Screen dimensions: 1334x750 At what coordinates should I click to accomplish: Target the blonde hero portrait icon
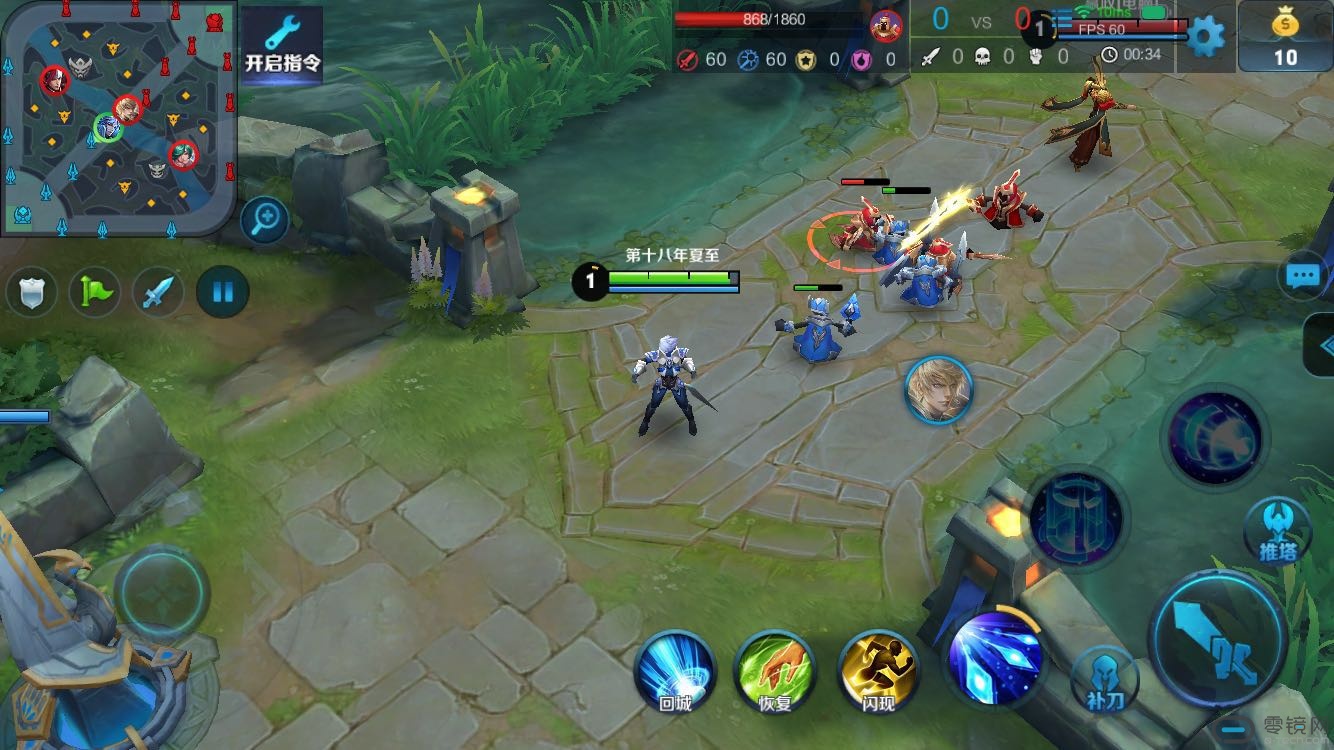point(939,390)
